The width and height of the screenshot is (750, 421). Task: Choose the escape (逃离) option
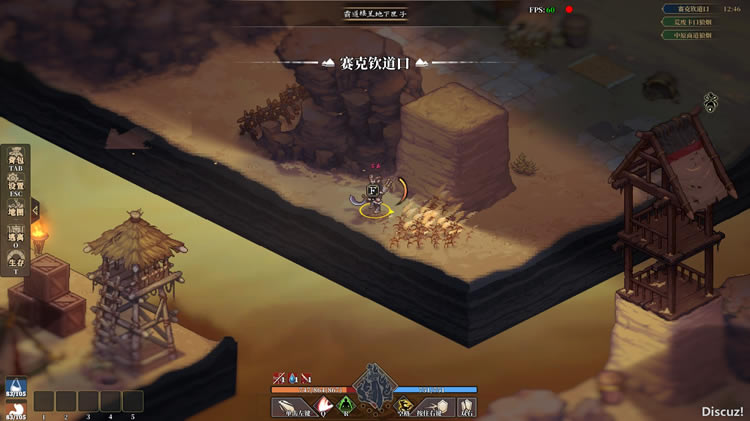point(16,239)
